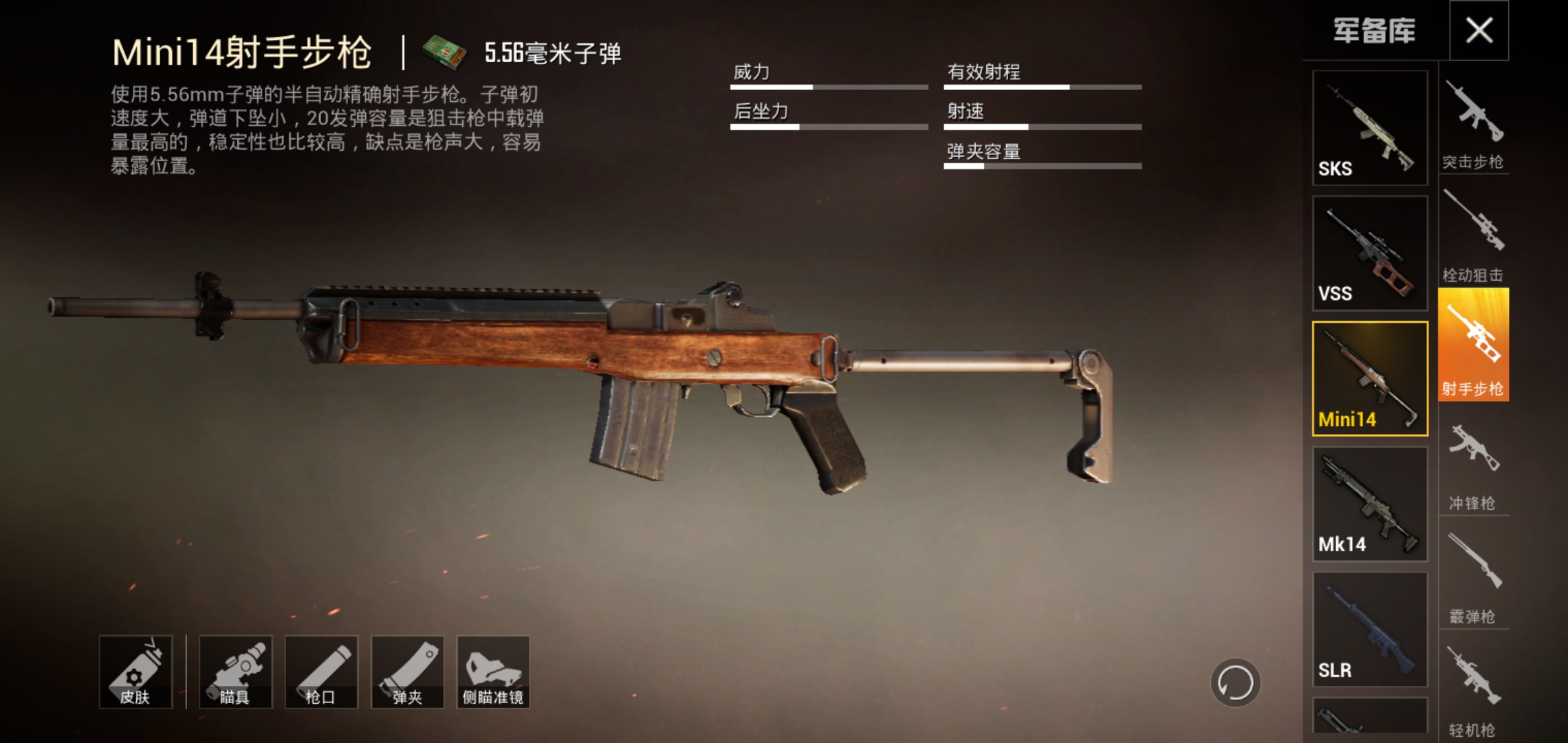Open the 皮肤 (skin) customization icon
1568x743 pixels.
click(135, 671)
